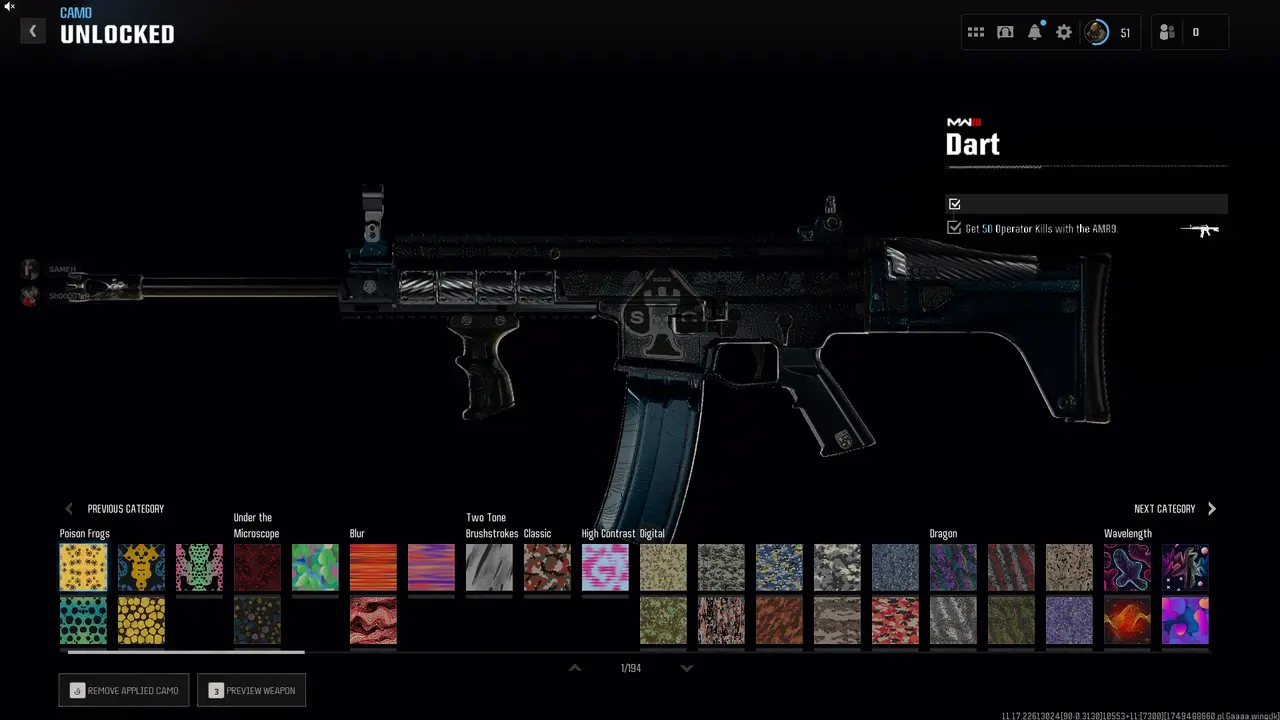This screenshot has height=720, width=1280.
Task: Open the grid menu icon
Action: pyautogui.click(x=976, y=32)
